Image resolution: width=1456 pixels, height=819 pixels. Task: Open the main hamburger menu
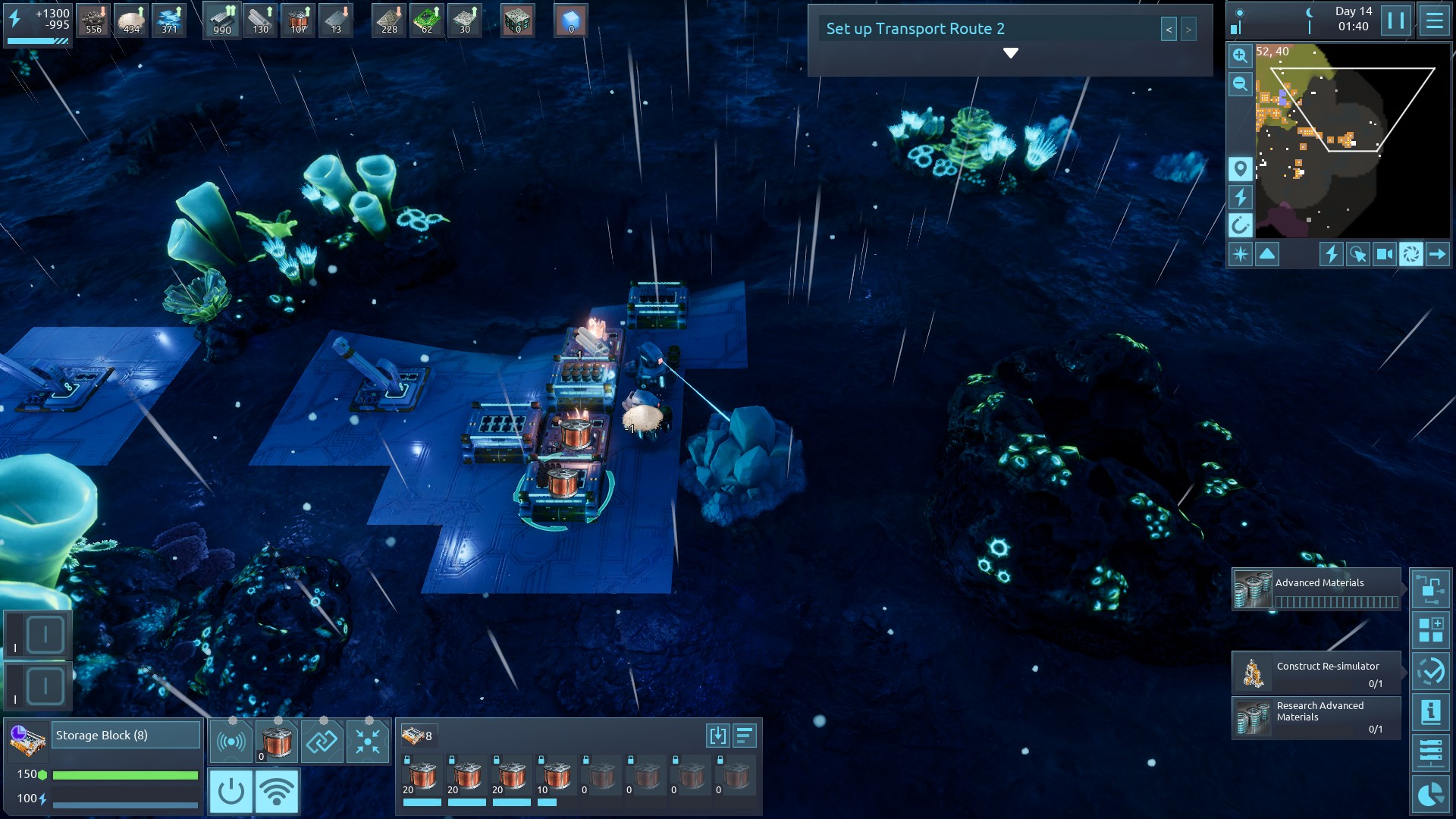click(x=1434, y=20)
